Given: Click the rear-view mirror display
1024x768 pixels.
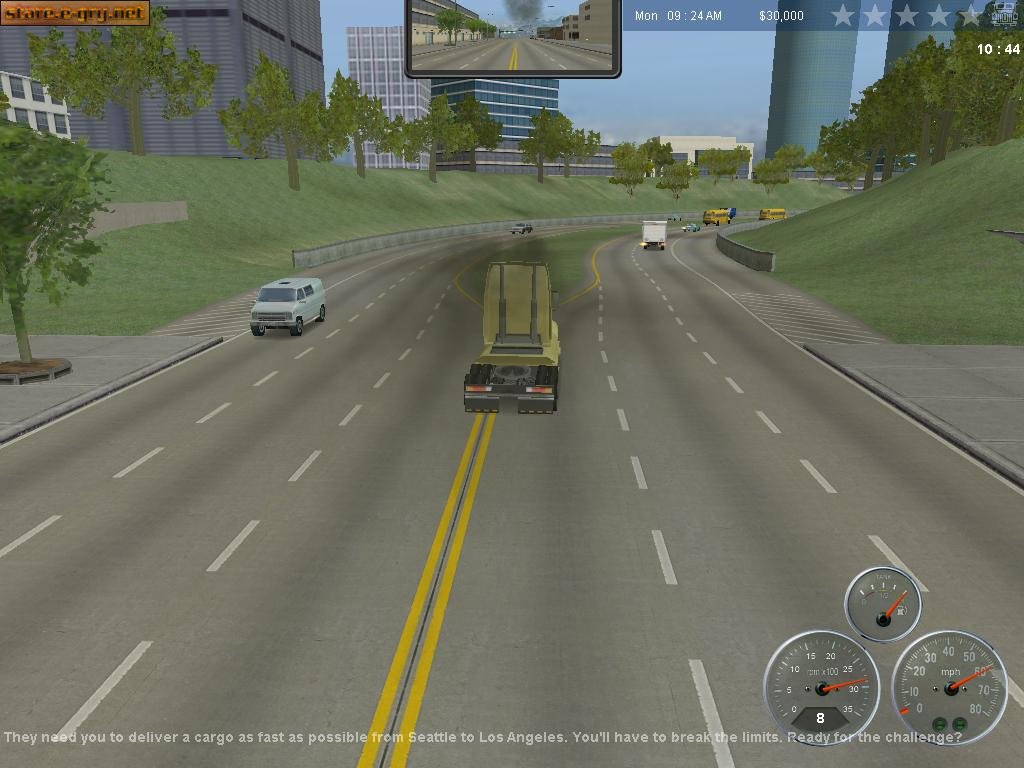Looking at the screenshot, I should pyautogui.click(x=512, y=37).
